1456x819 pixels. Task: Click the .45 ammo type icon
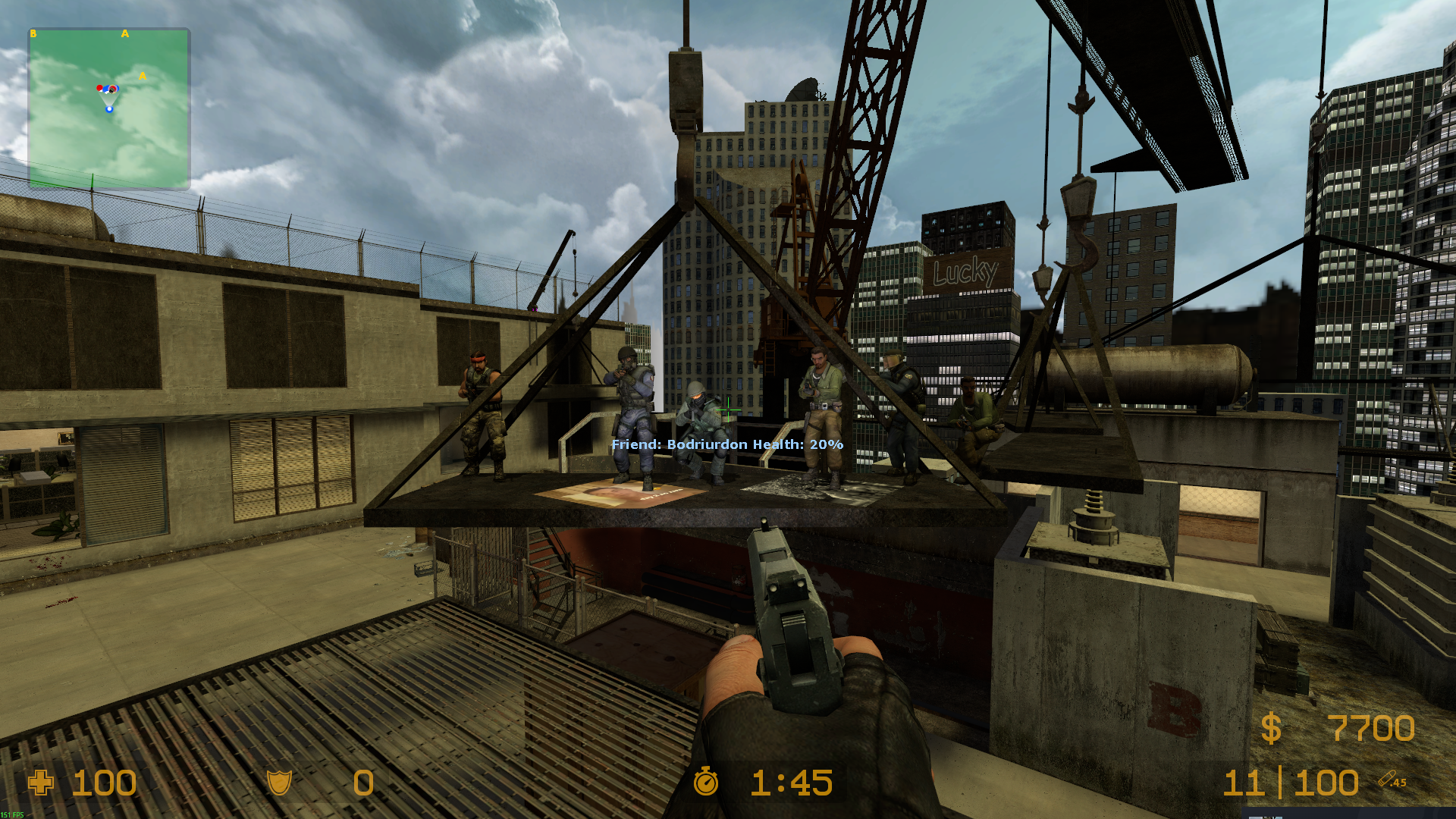pos(1392,780)
